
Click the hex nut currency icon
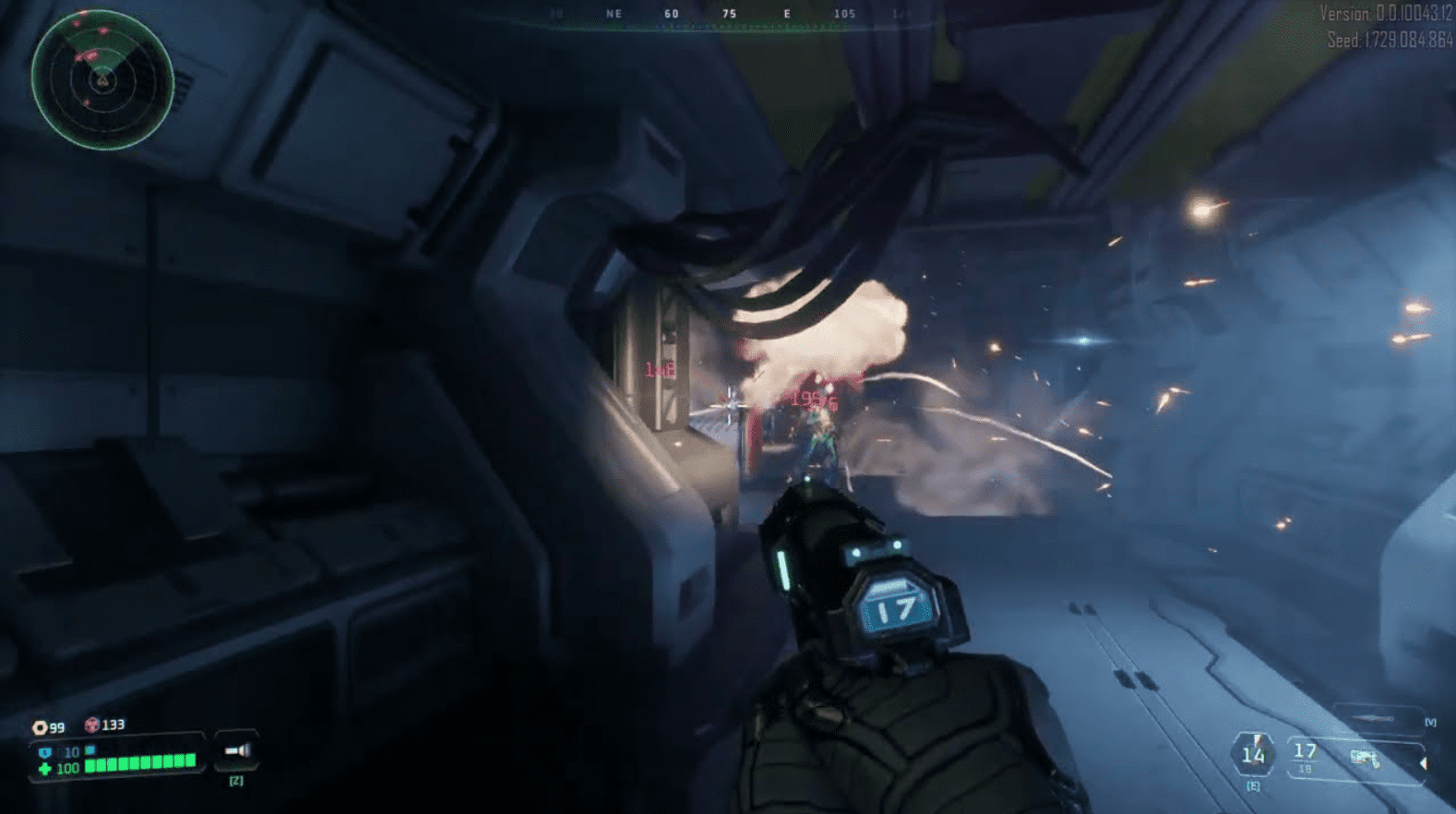(x=40, y=727)
